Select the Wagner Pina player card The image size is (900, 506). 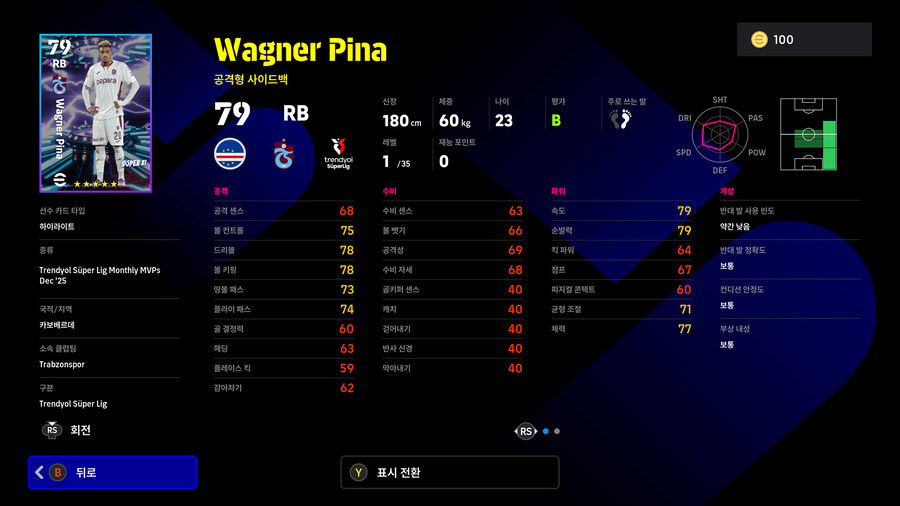click(x=96, y=113)
